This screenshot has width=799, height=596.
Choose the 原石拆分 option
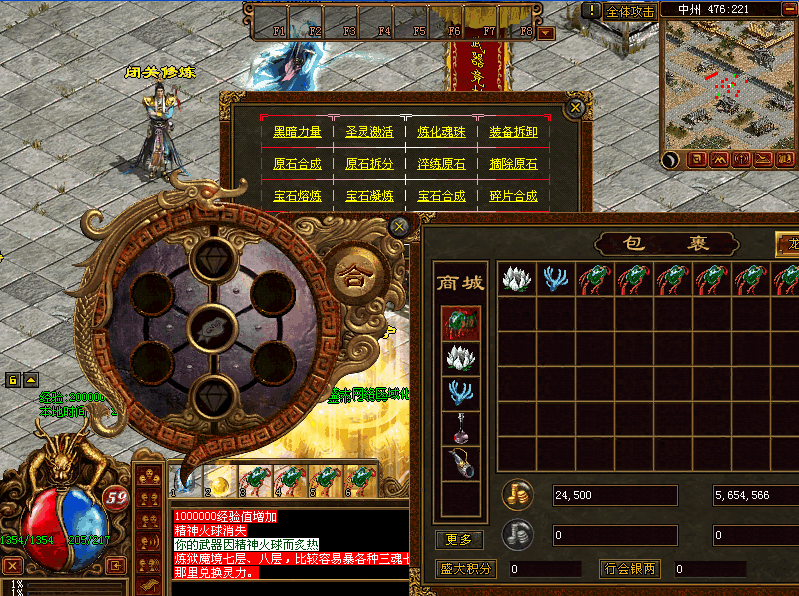click(x=369, y=164)
